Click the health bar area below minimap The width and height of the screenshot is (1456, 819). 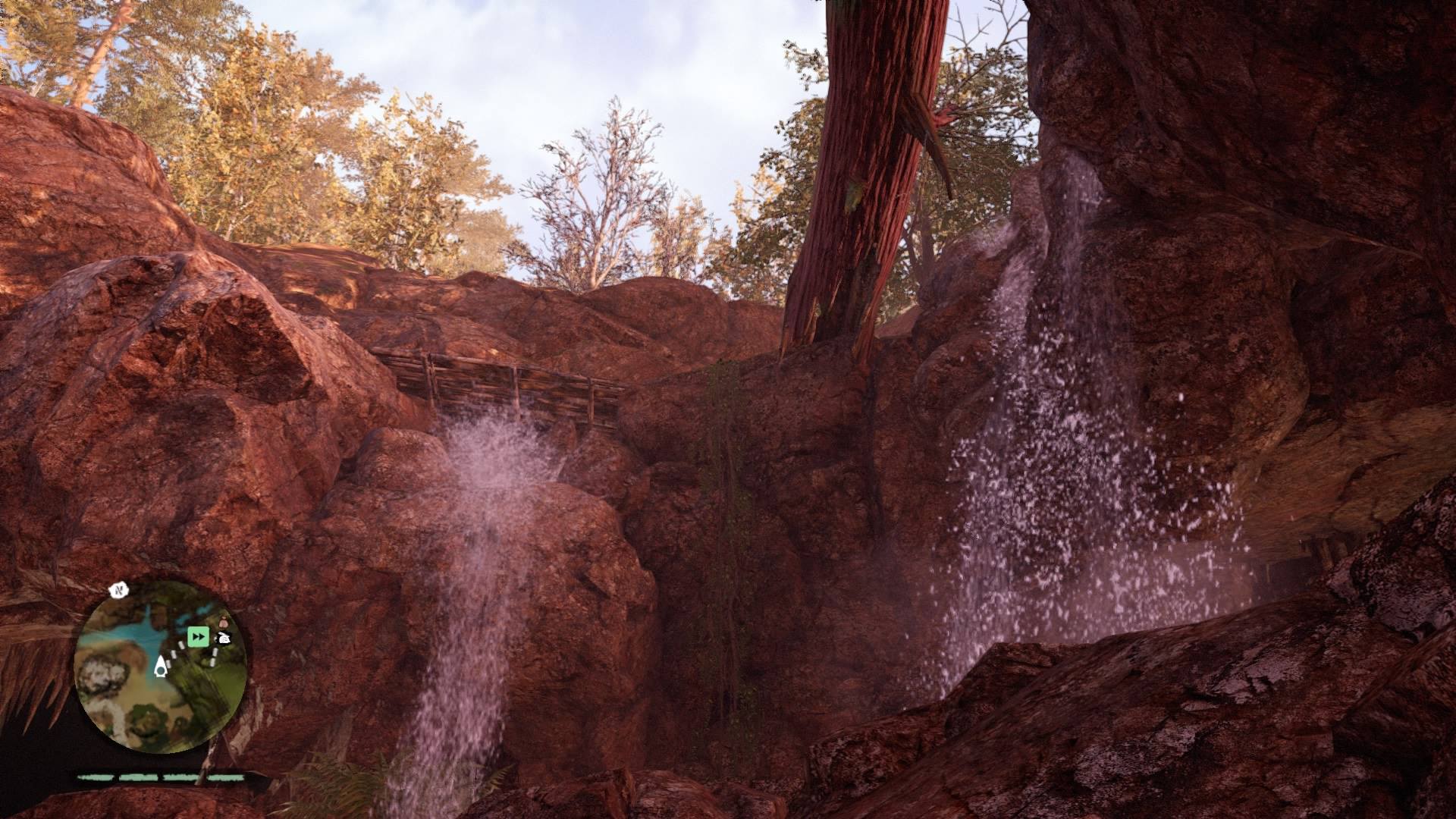pos(159,777)
